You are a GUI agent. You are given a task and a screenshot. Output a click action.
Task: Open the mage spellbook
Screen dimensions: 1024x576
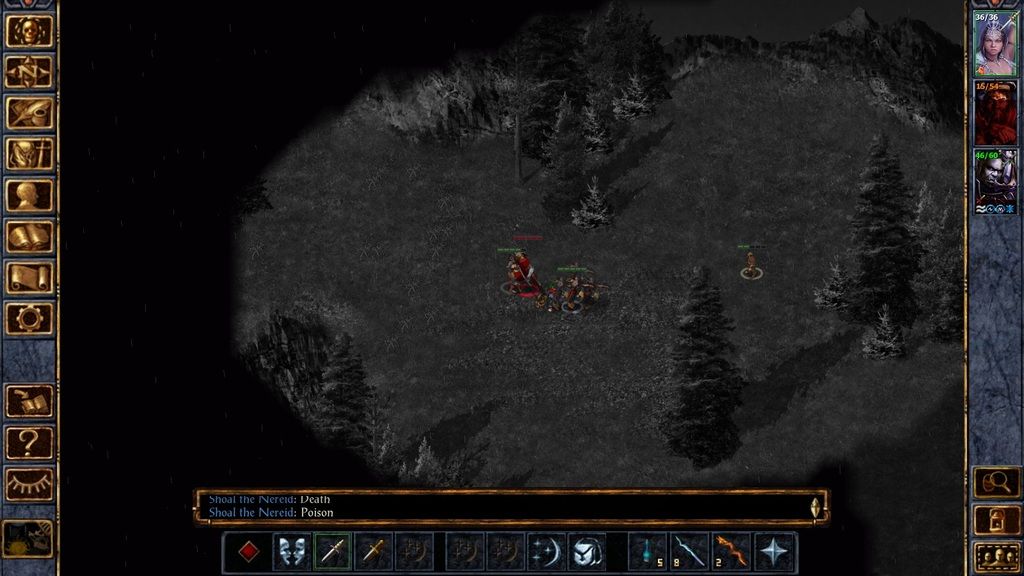pos(29,237)
